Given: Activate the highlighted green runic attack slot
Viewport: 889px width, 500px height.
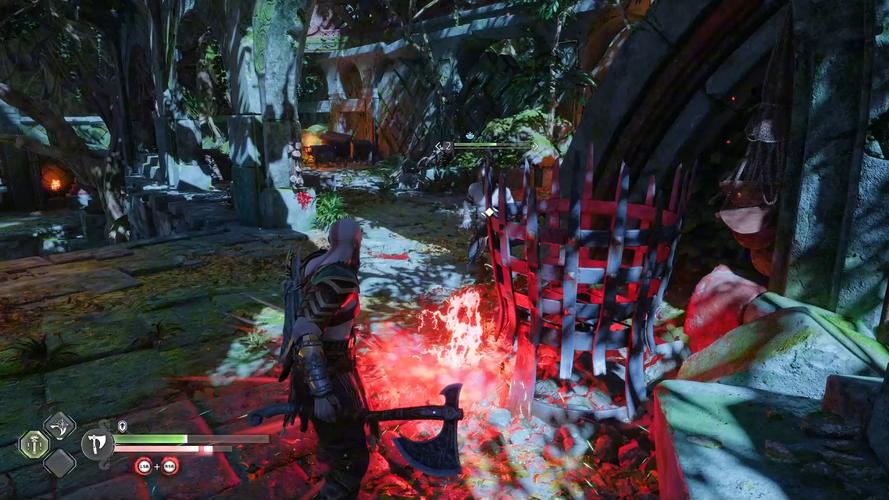Looking at the screenshot, I should [33, 444].
